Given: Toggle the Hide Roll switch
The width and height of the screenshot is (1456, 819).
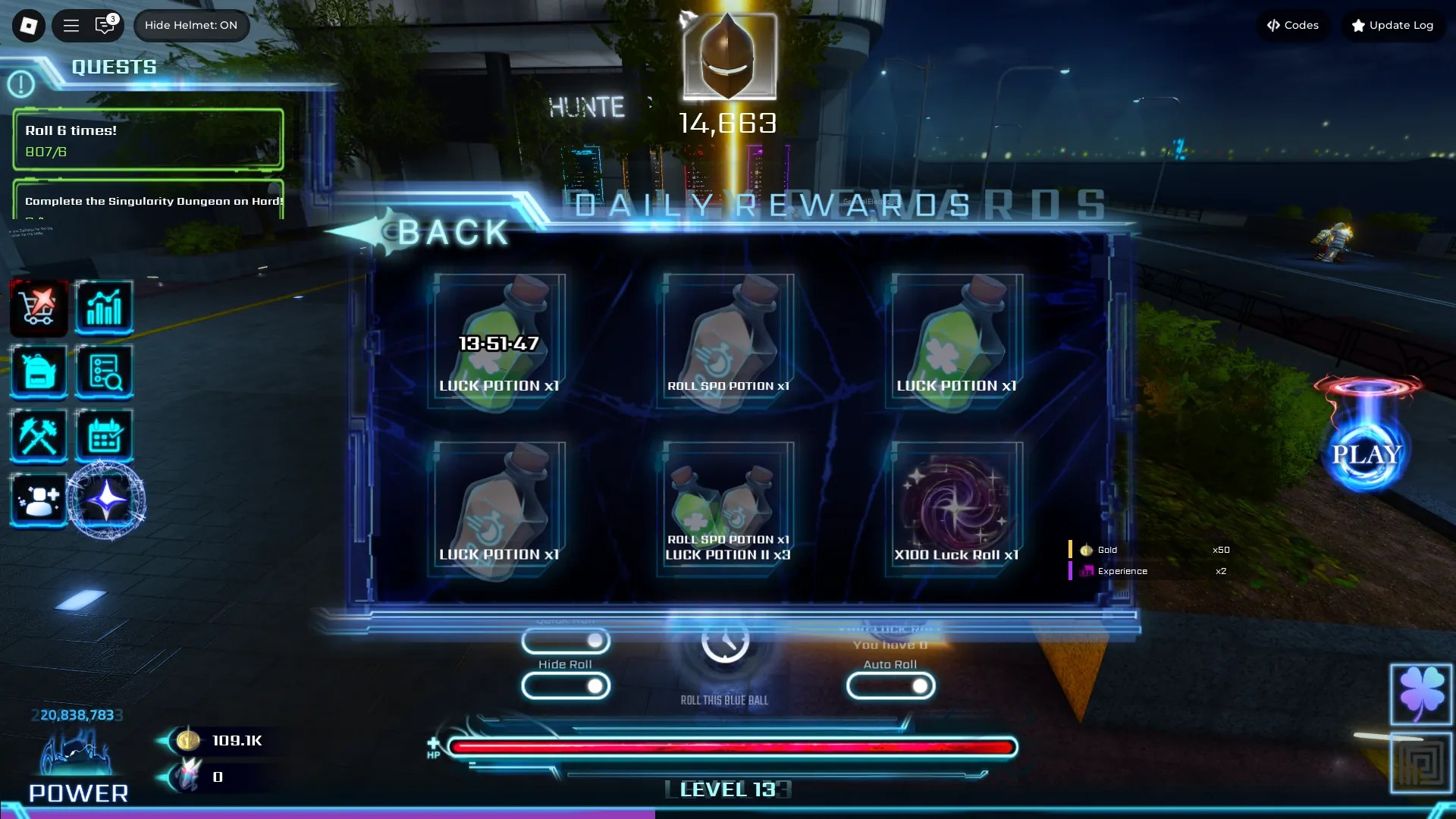Looking at the screenshot, I should tap(566, 686).
